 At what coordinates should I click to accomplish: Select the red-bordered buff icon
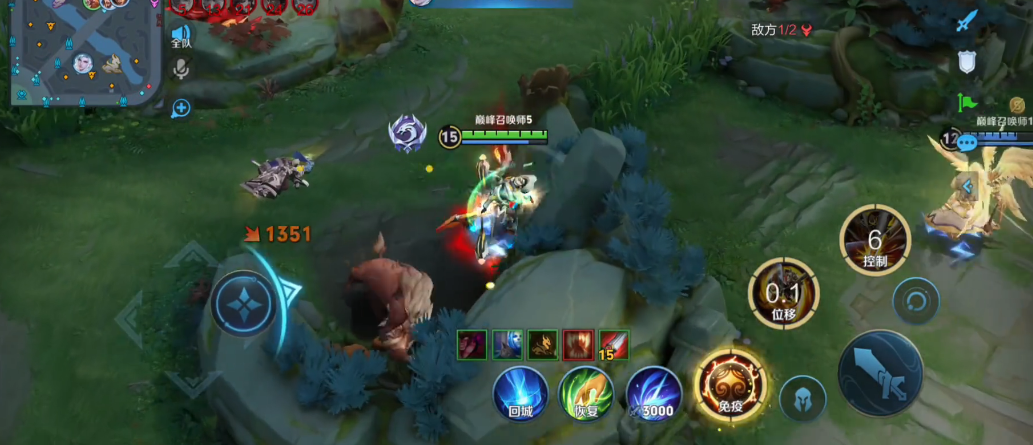pos(578,344)
